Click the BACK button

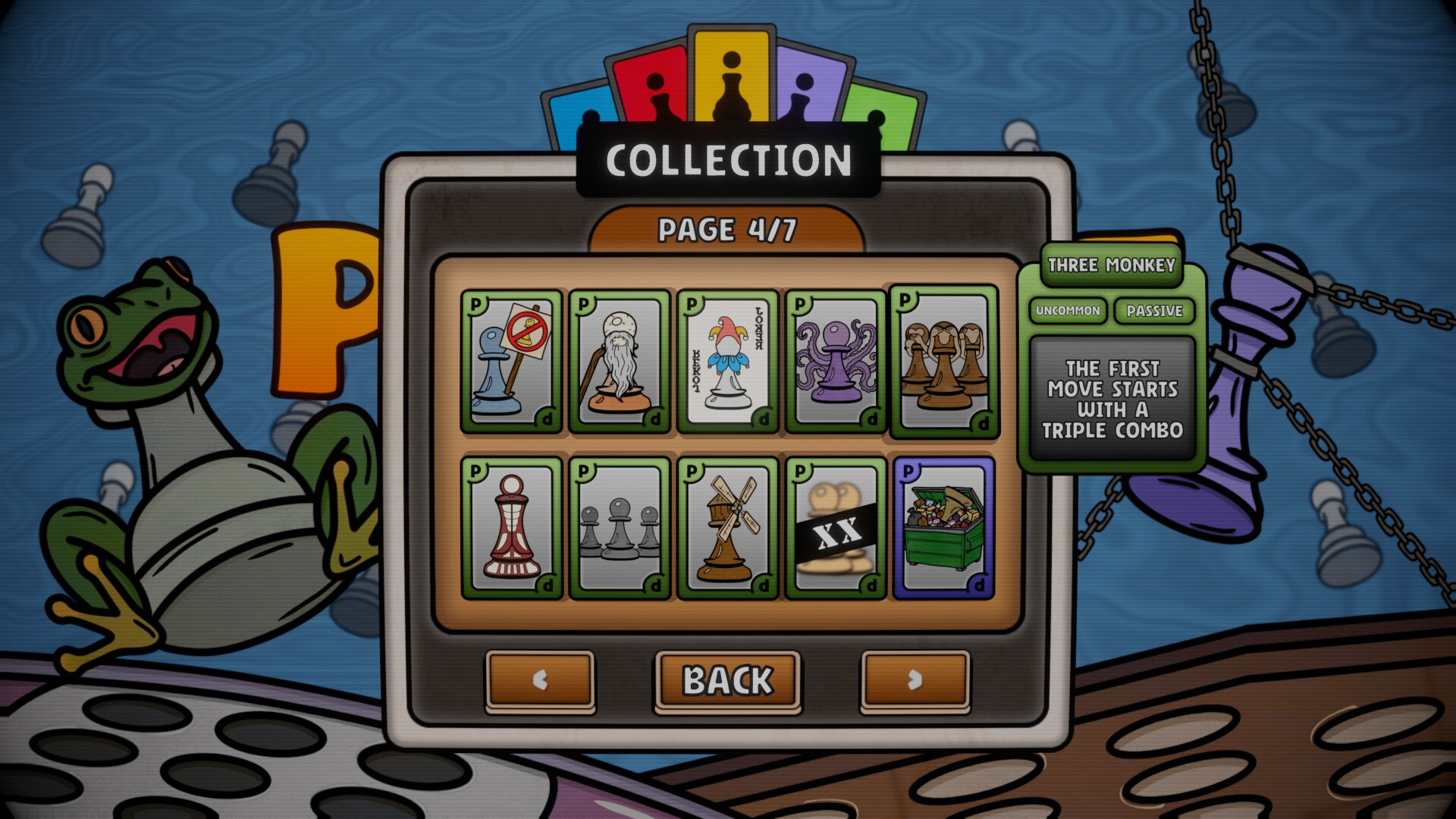tap(727, 680)
